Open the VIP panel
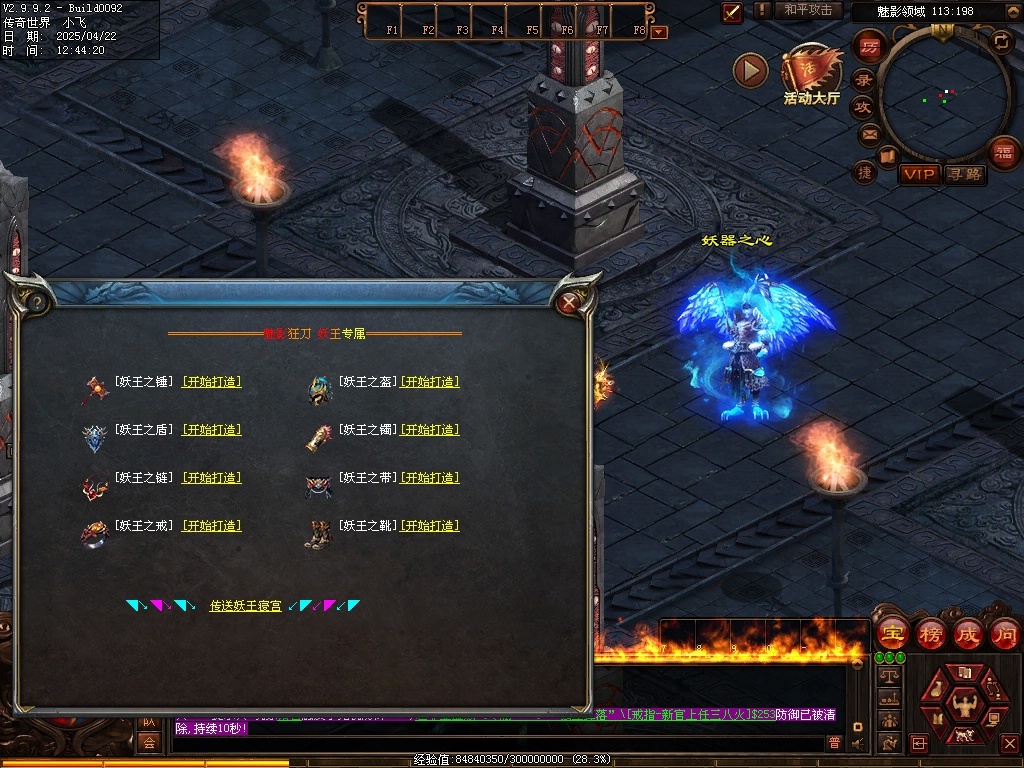 pyautogui.click(x=918, y=174)
